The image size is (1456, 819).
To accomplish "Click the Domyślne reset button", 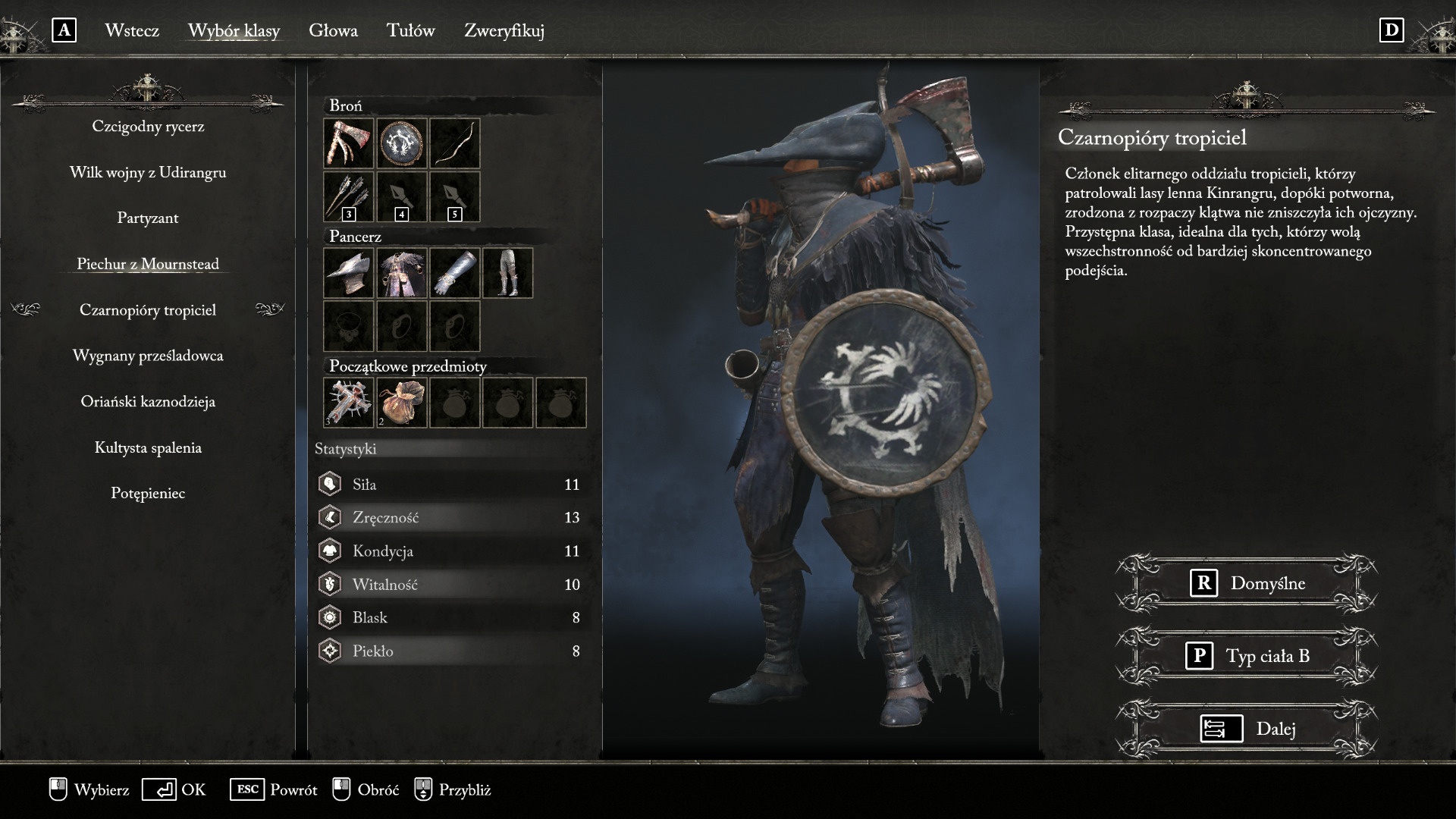I will click(1247, 583).
